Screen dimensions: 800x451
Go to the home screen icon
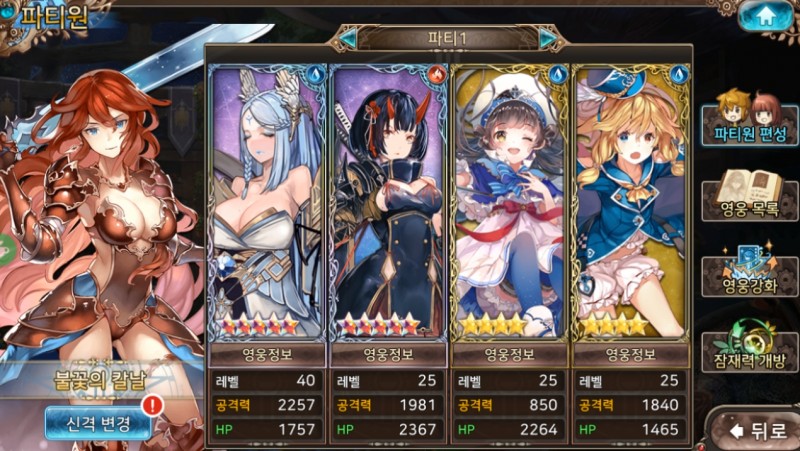(766, 16)
